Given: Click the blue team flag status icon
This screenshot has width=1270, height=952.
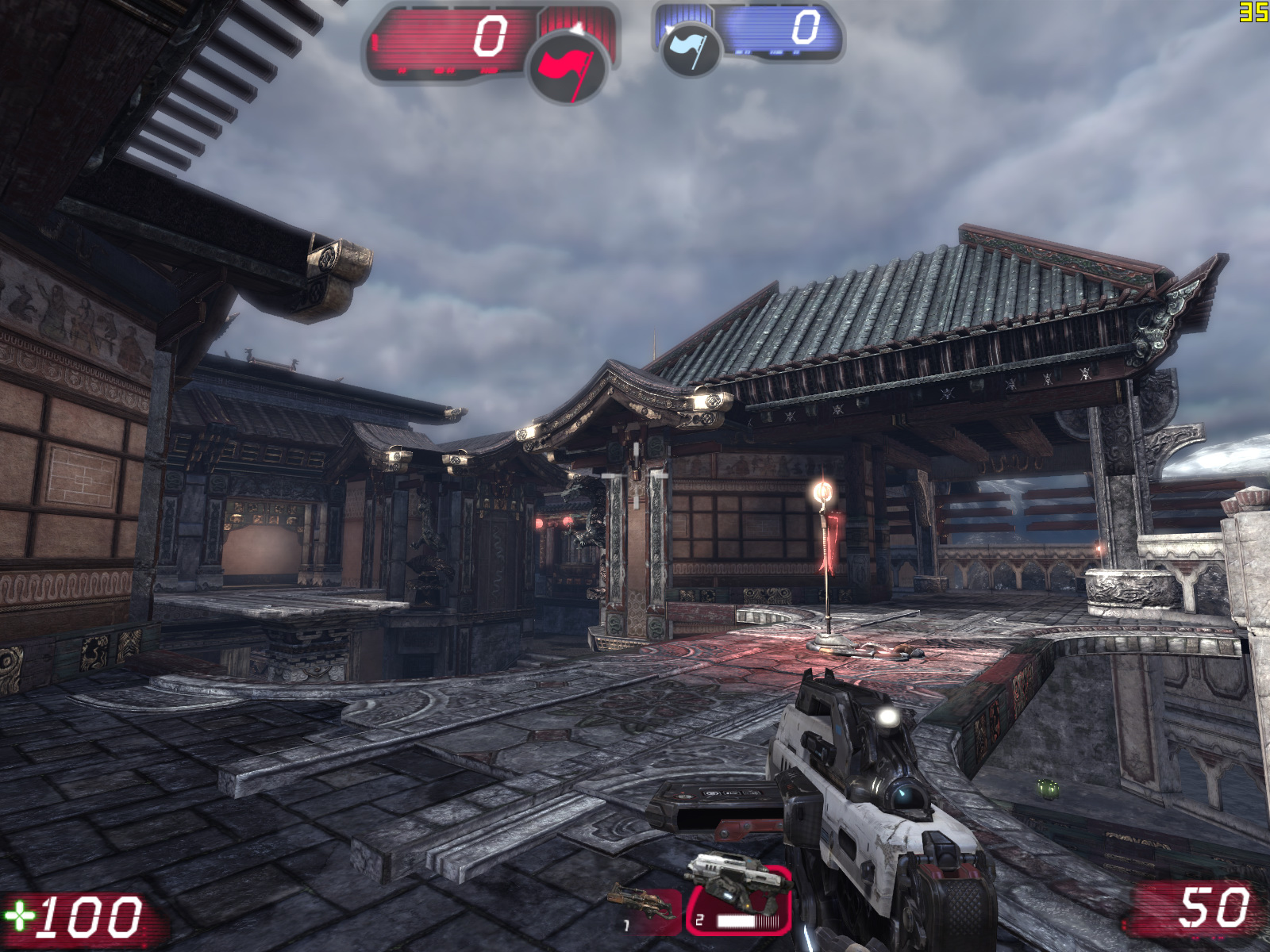Looking at the screenshot, I should (x=689, y=49).
